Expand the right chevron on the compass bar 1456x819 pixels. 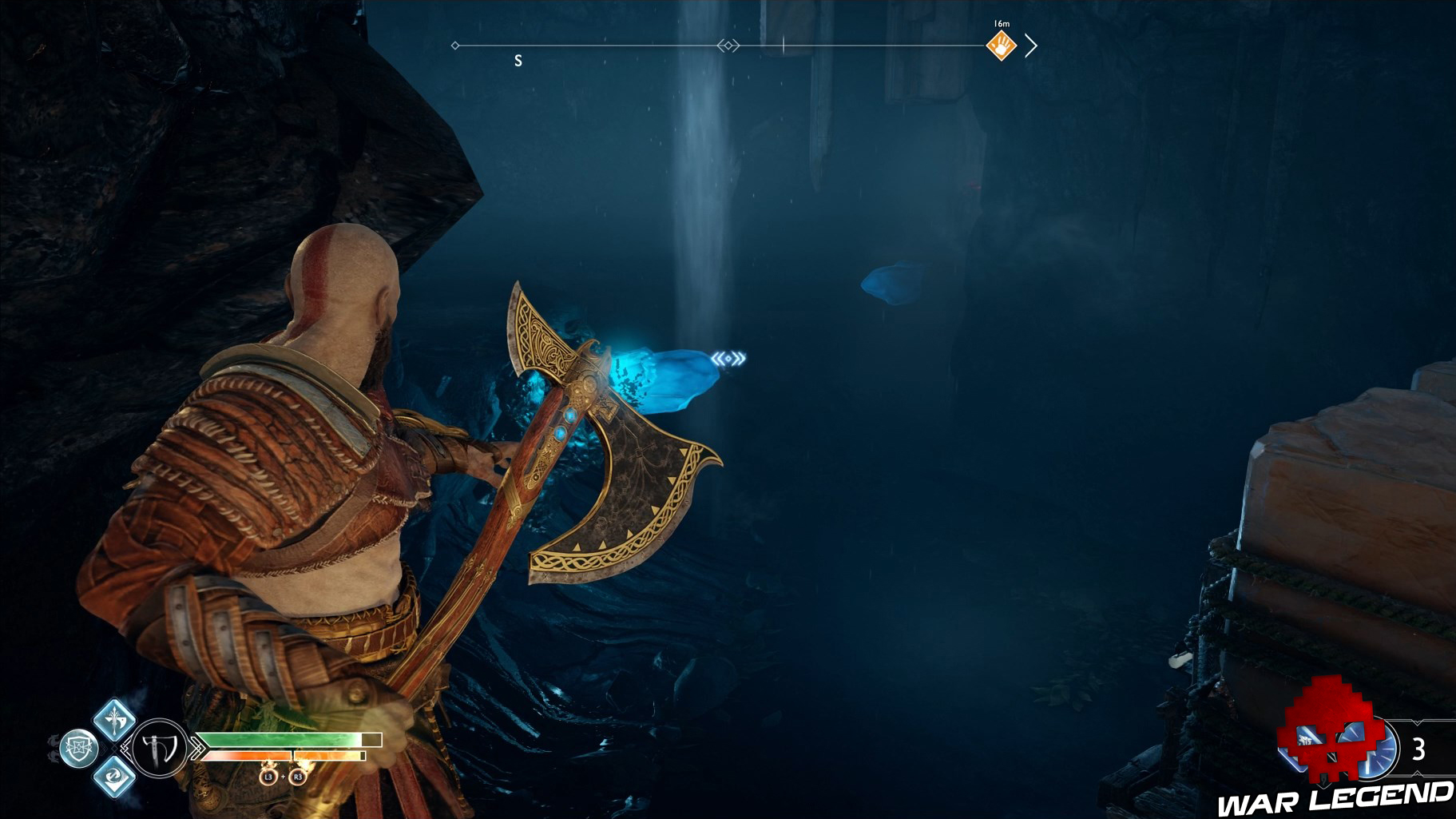1032,45
